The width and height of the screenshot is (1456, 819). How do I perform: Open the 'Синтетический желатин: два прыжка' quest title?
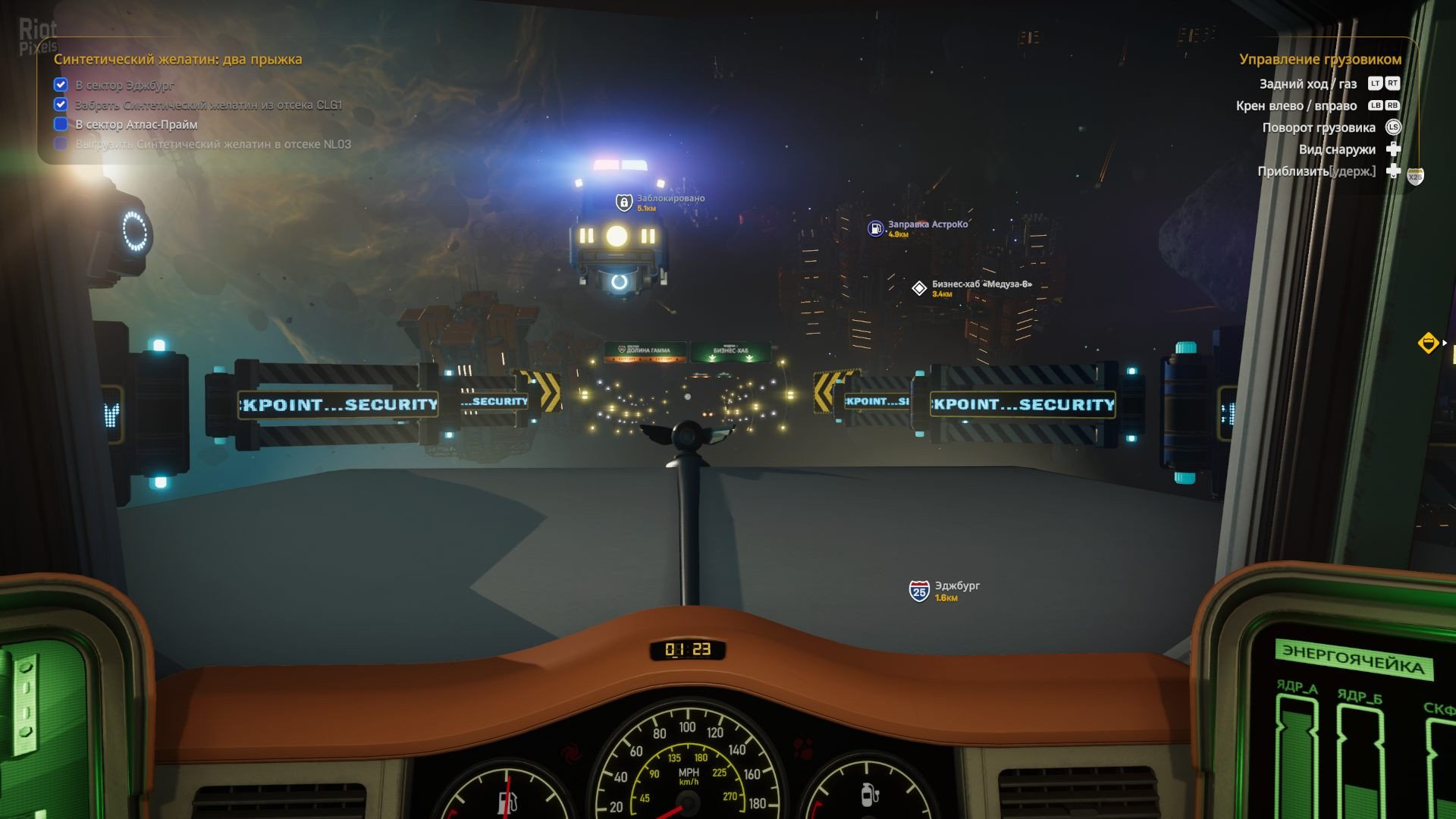coord(177,59)
